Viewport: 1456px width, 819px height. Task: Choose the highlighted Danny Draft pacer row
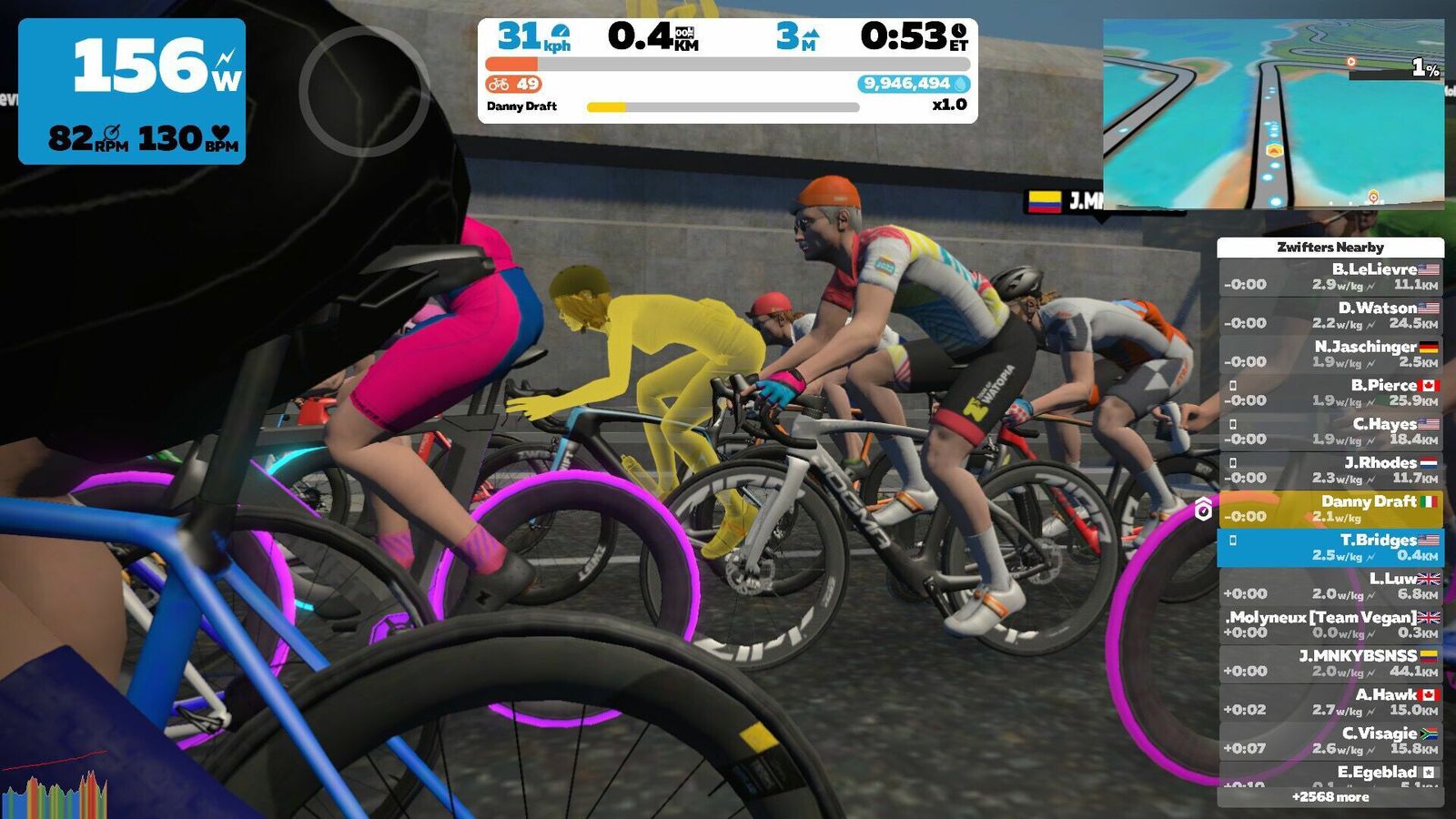(x=1330, y=509)
